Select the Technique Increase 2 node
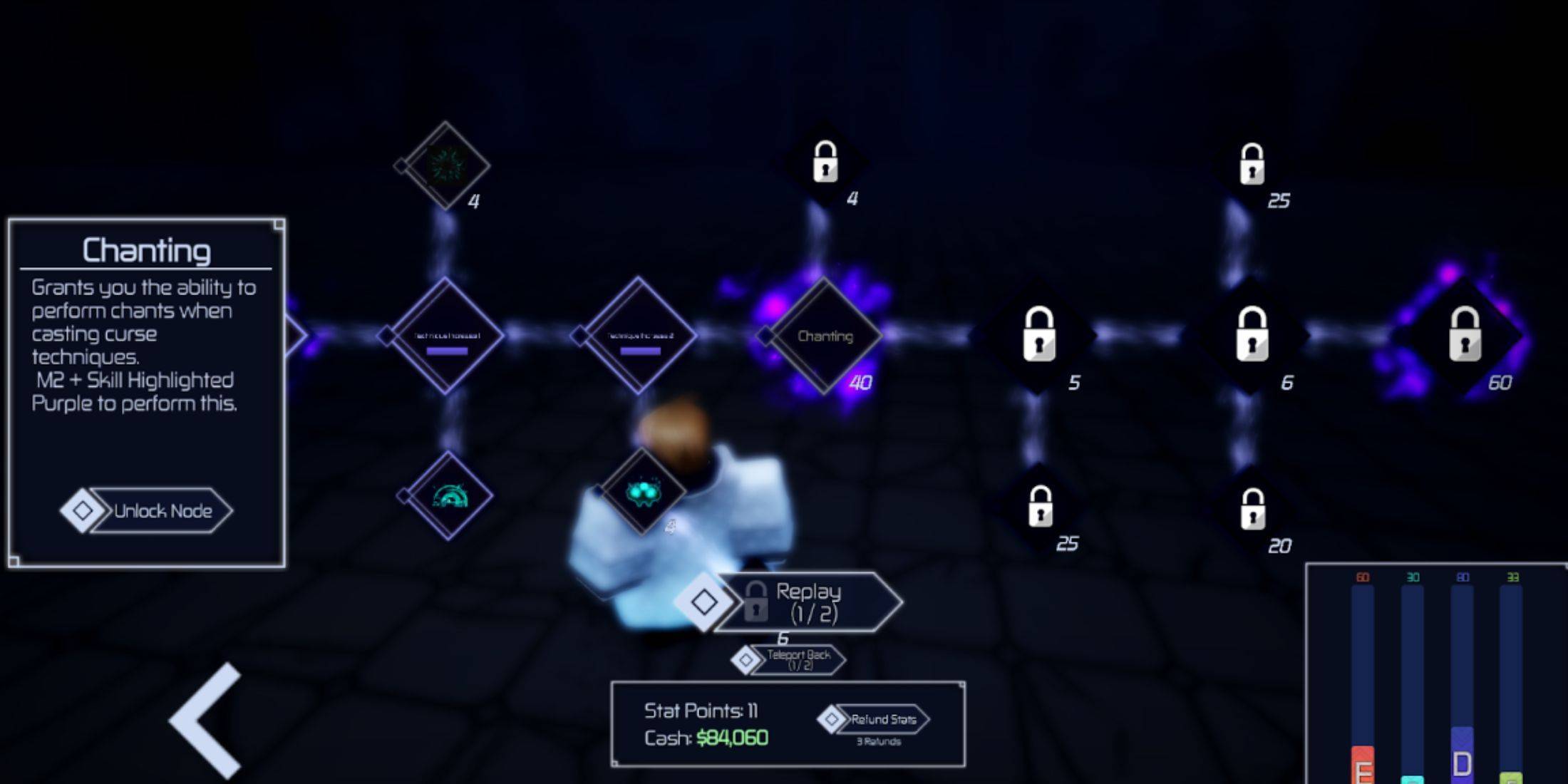Viewport: 1568px width, 784px height. pyautogui.click(x=639, y=336)
